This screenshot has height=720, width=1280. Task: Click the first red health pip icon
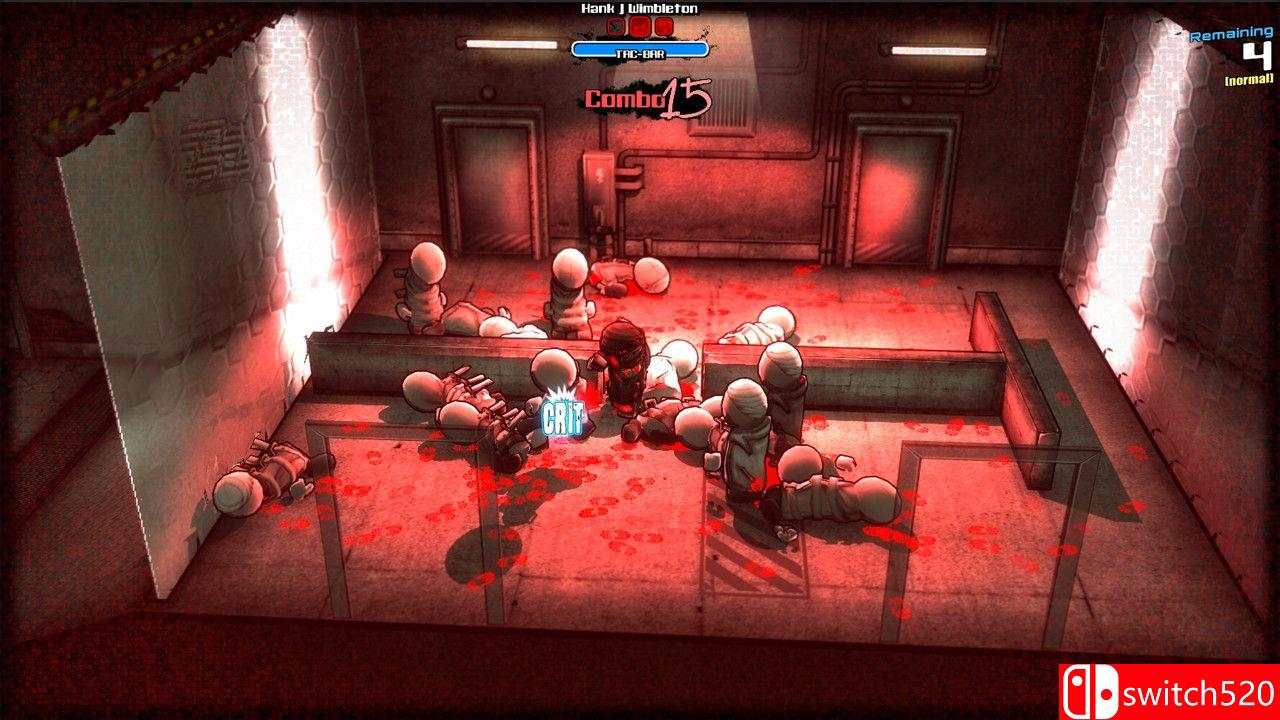(615, 26)
